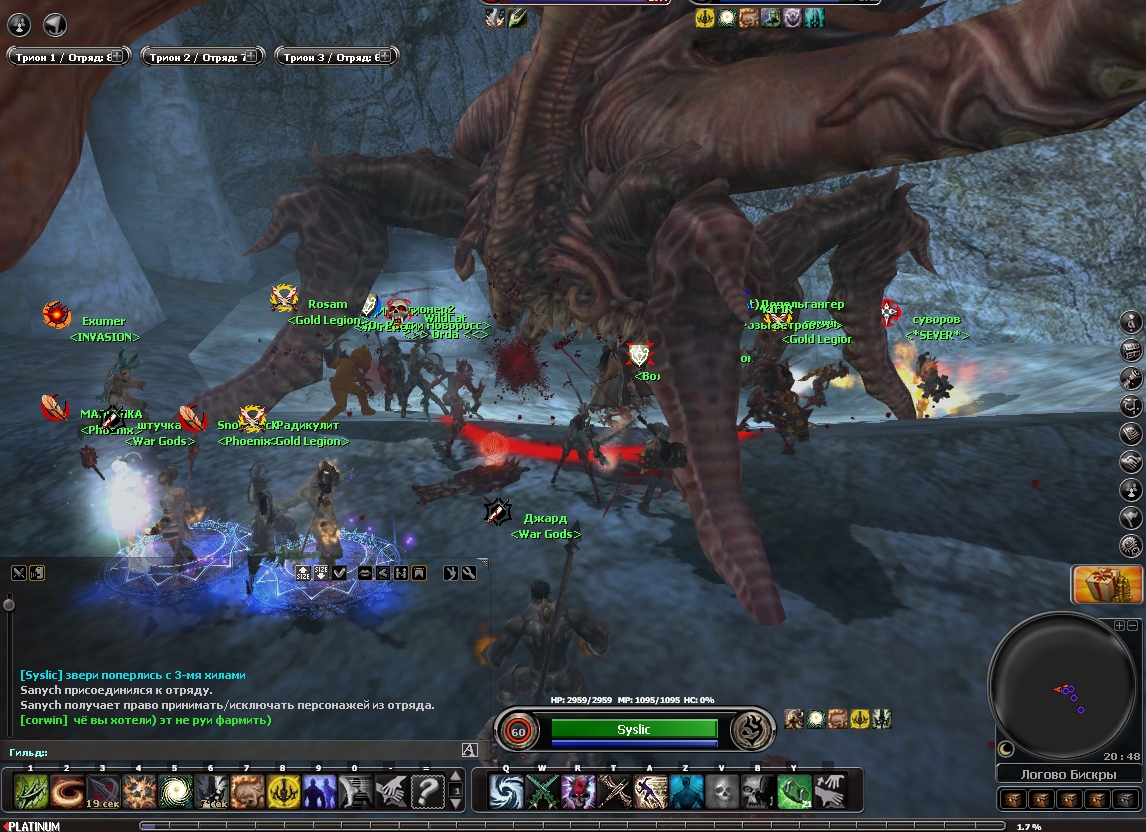Open the gear settings icon in side menu
This screenshot has width=1146, height=832.
pyautogui.click(x=1131, y=545)
